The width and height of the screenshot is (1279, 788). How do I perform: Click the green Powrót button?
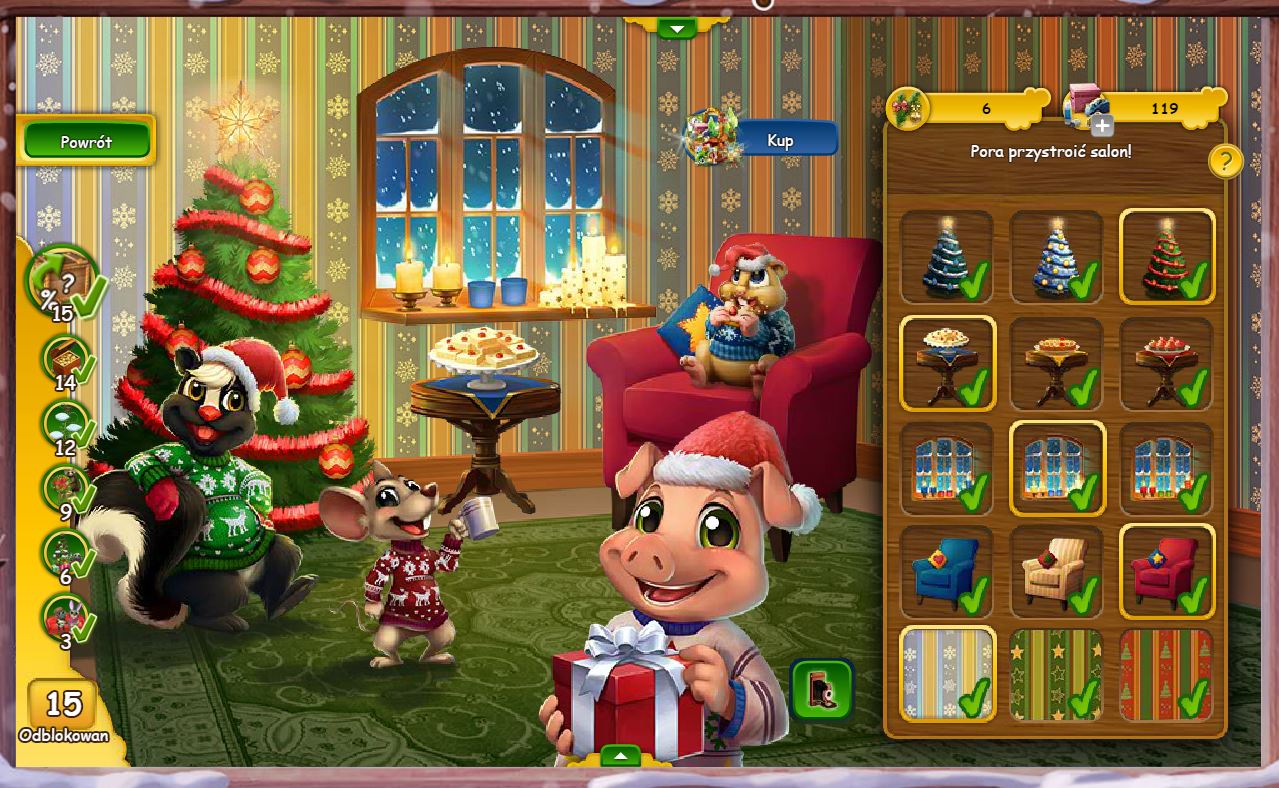(86, 141)
